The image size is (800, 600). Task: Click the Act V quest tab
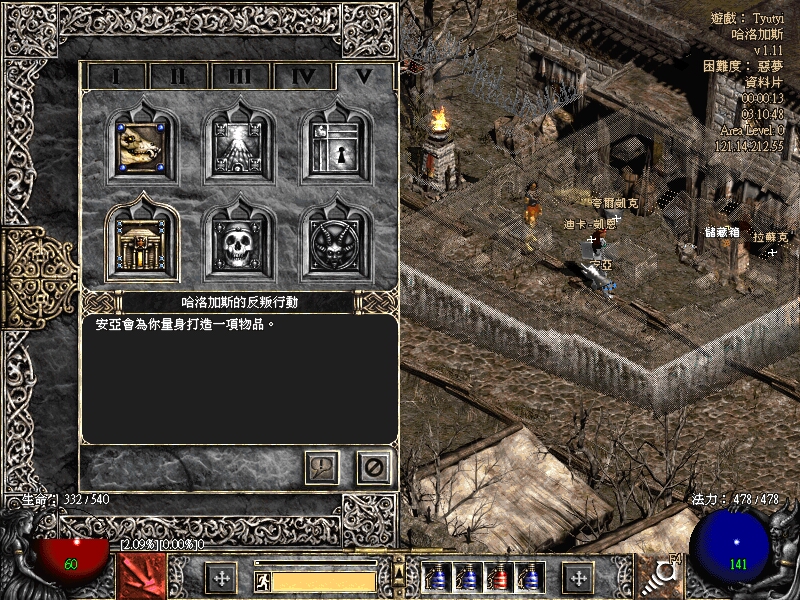click(365, 76)
